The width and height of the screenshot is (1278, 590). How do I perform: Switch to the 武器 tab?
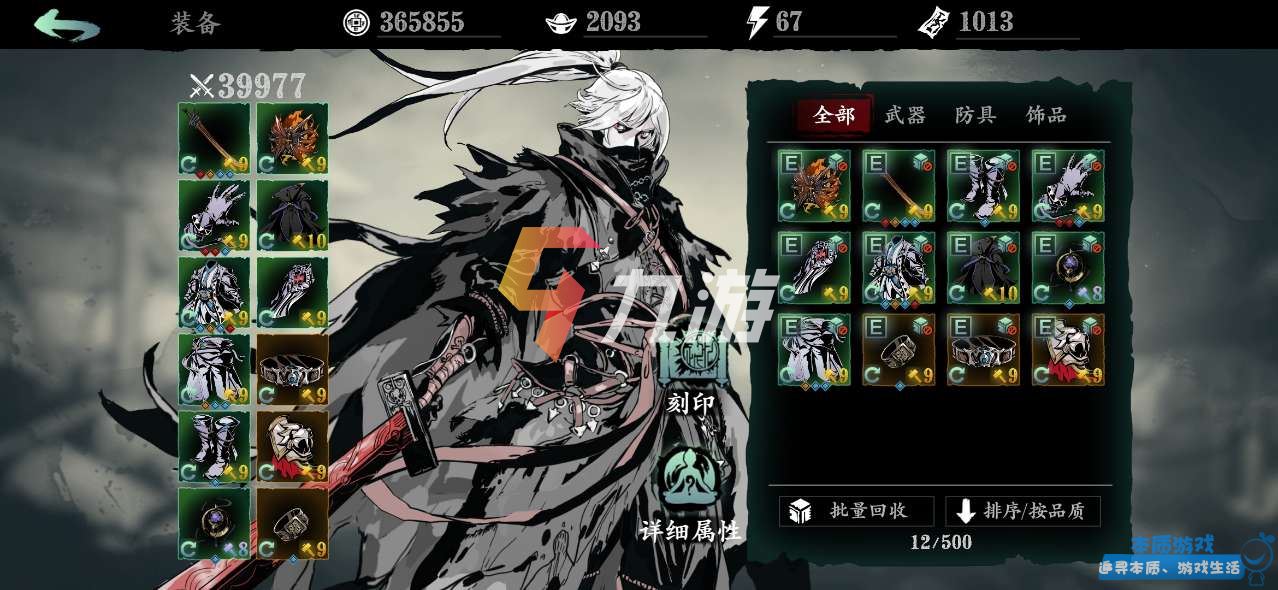[x=905, y=116]
